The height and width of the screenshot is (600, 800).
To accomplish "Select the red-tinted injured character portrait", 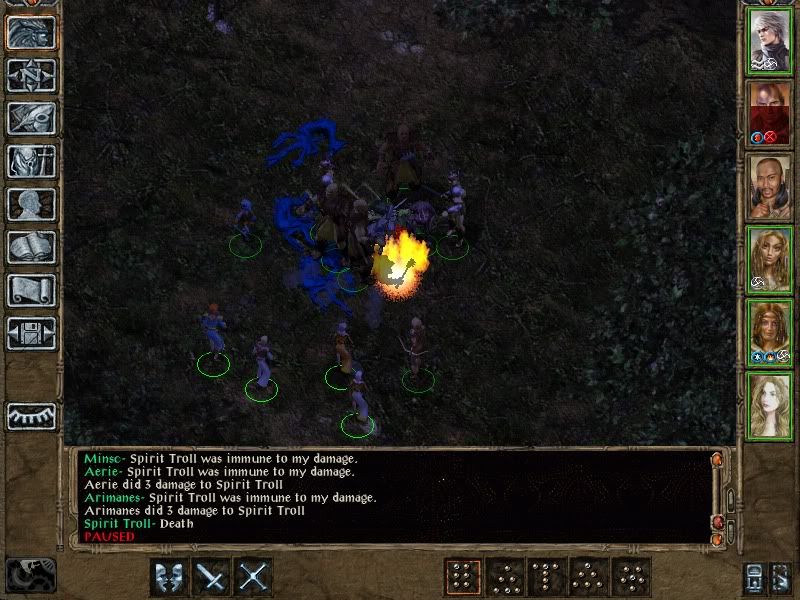I will [x=769, y=114].
